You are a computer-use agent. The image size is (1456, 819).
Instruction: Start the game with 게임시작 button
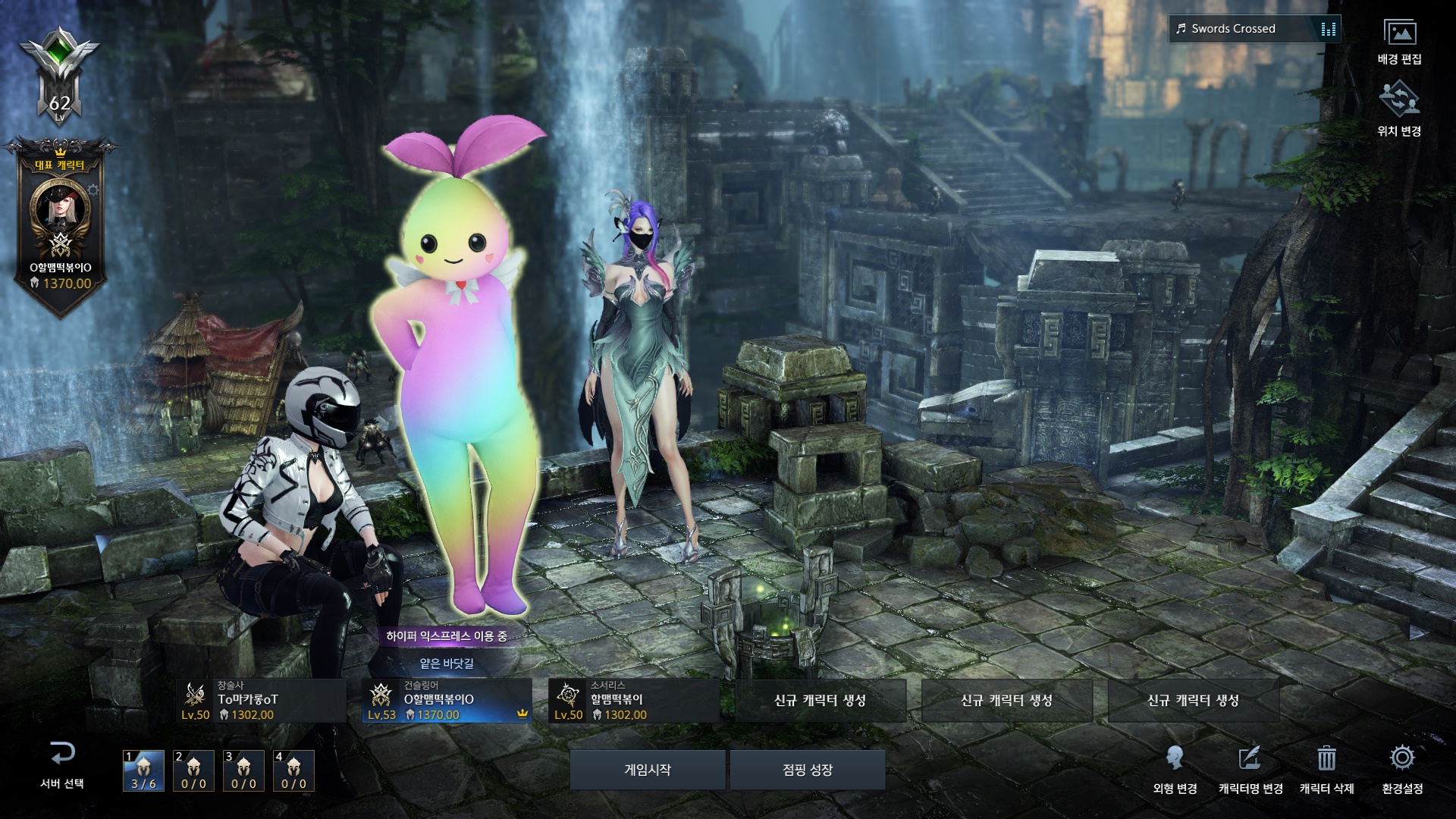coord(647,770)
